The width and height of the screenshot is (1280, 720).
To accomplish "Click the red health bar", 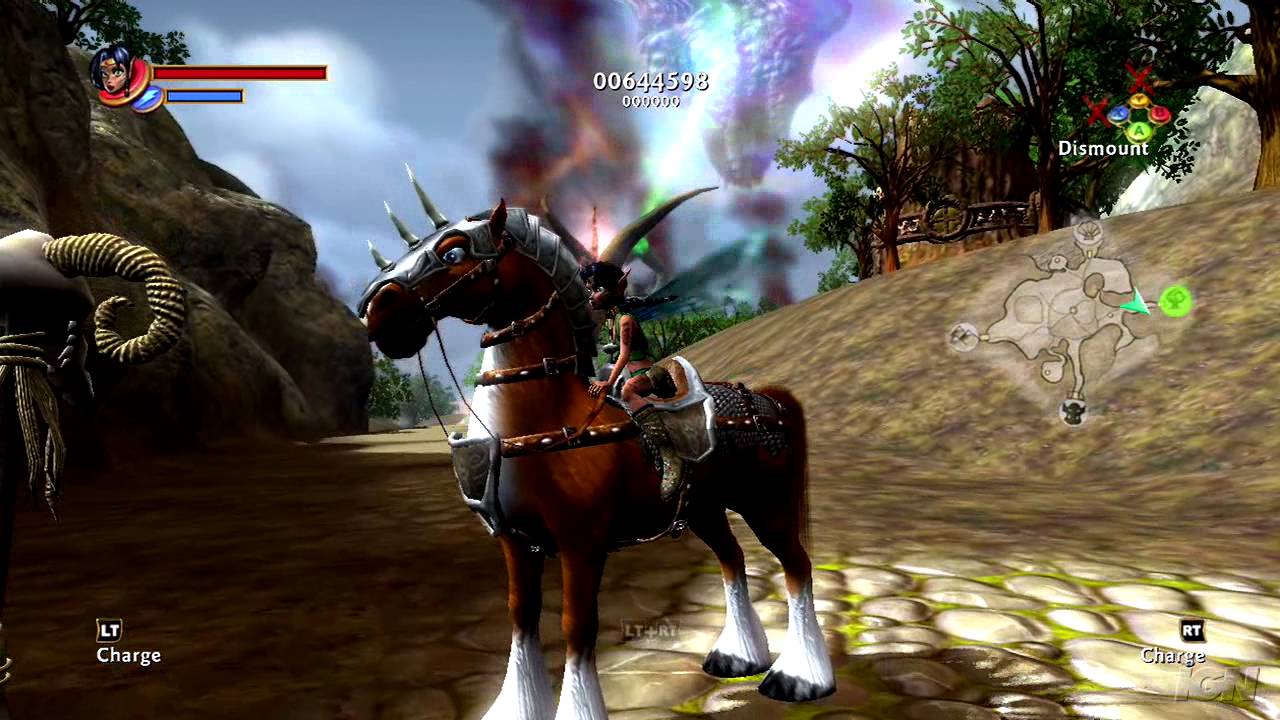I will (x=240, y=73).
